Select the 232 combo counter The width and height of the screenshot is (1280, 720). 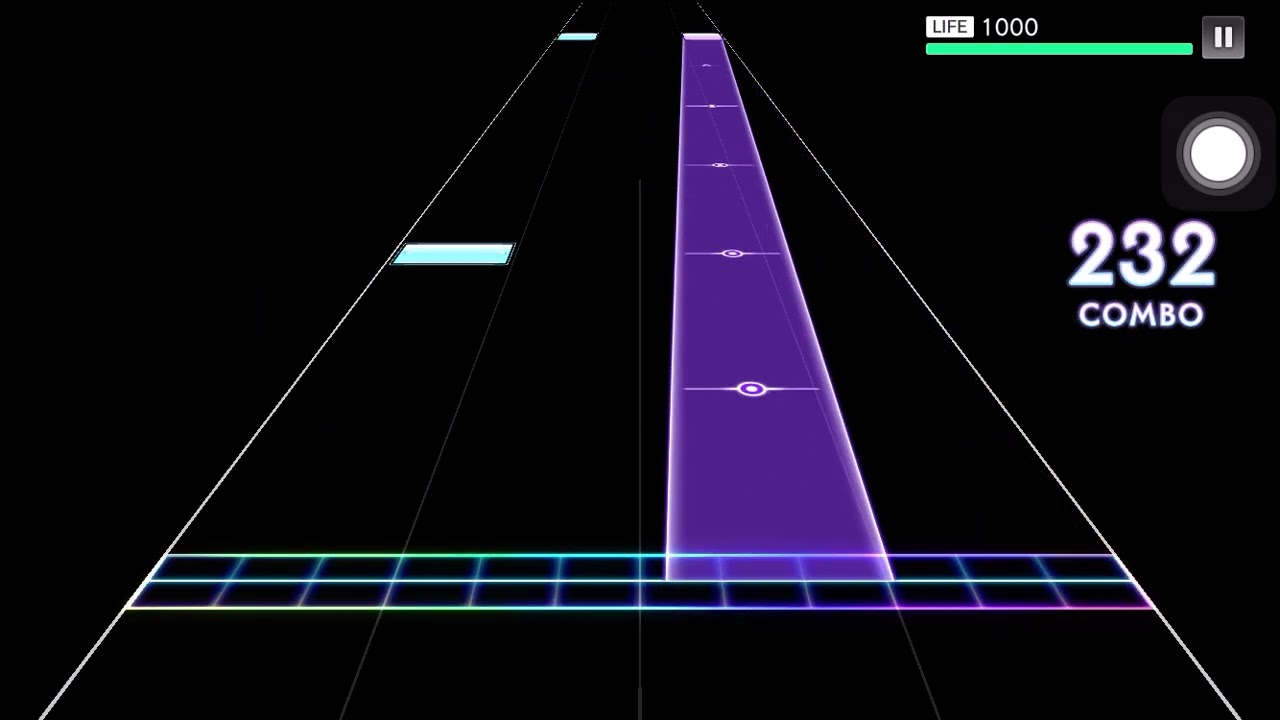click(1141, 255)
